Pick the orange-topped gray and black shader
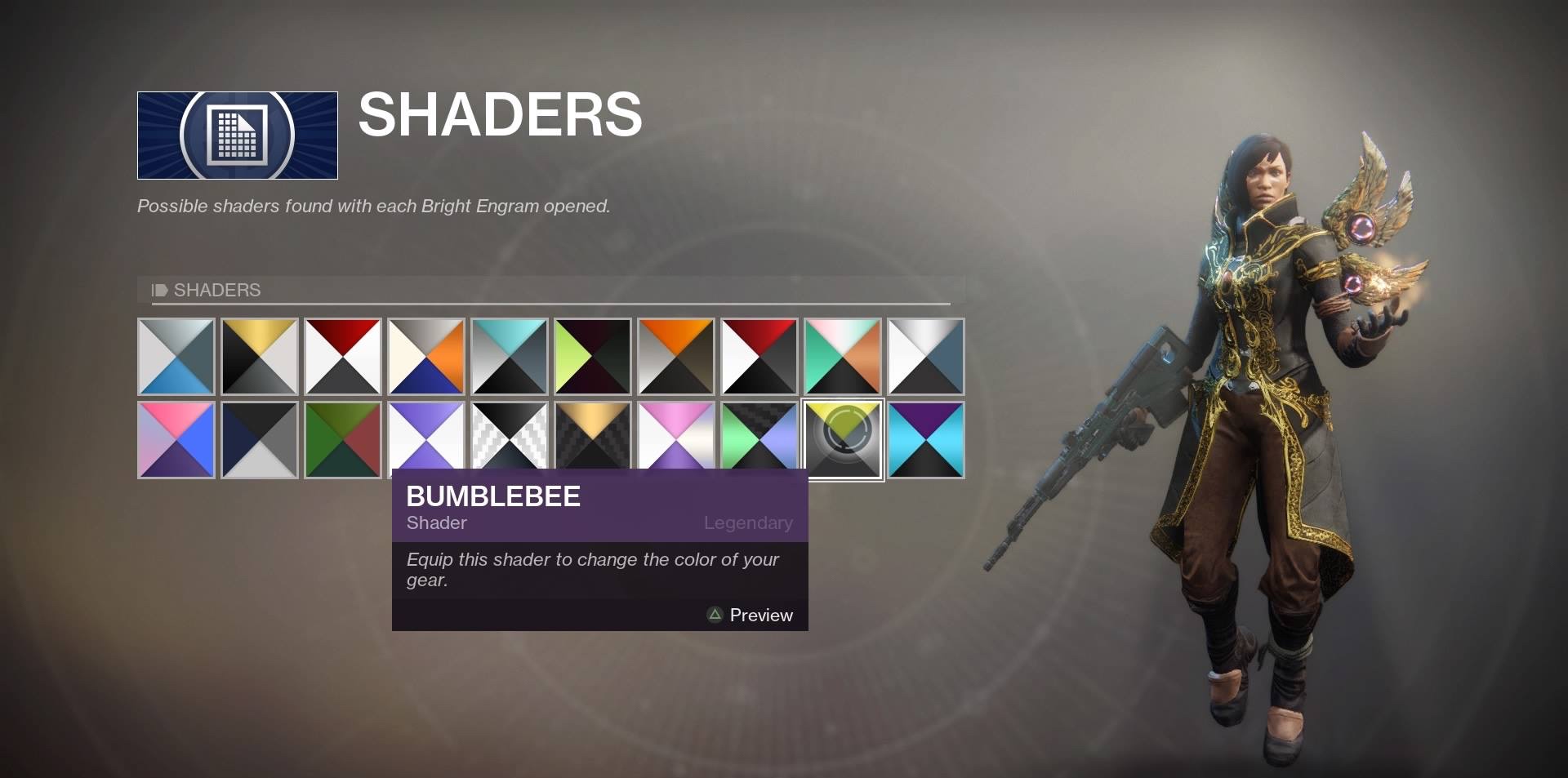 click(676, 357)
